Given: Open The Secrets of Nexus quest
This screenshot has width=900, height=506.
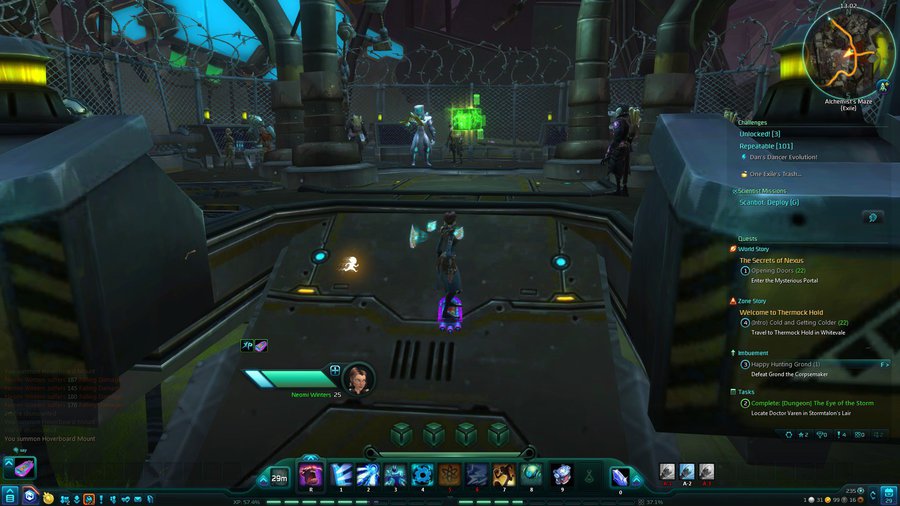Looking at the screenshot, I should [771, 260].
